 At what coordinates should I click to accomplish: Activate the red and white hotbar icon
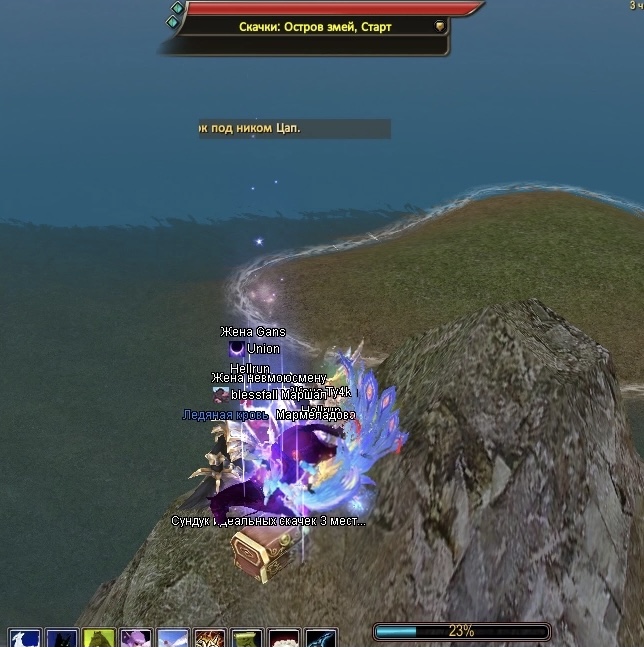284,639
